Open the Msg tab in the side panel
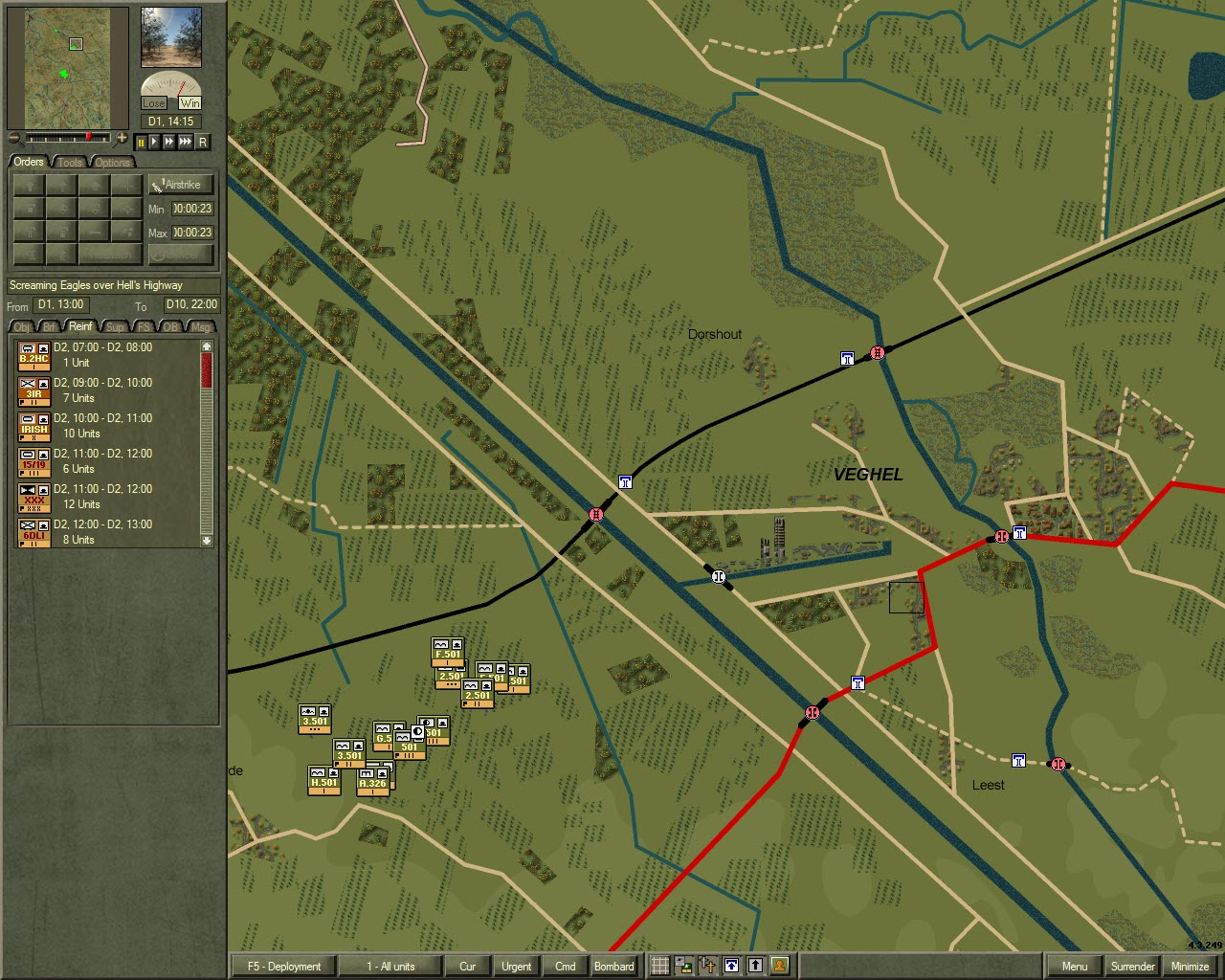This screenshot has height=980, width=1225. (x=200, y=326)
